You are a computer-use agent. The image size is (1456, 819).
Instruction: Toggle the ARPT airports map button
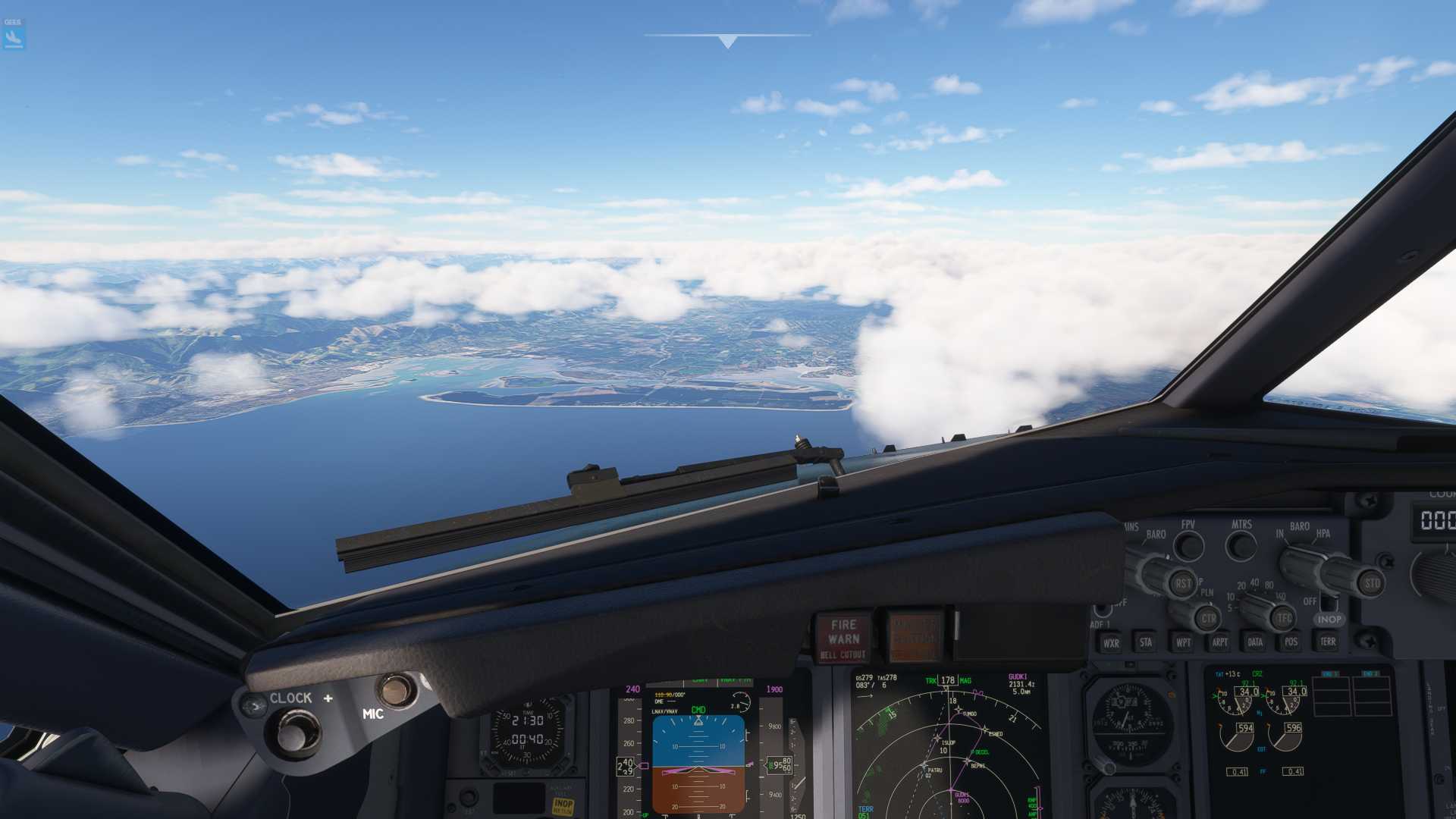(x=1219, y=642)
